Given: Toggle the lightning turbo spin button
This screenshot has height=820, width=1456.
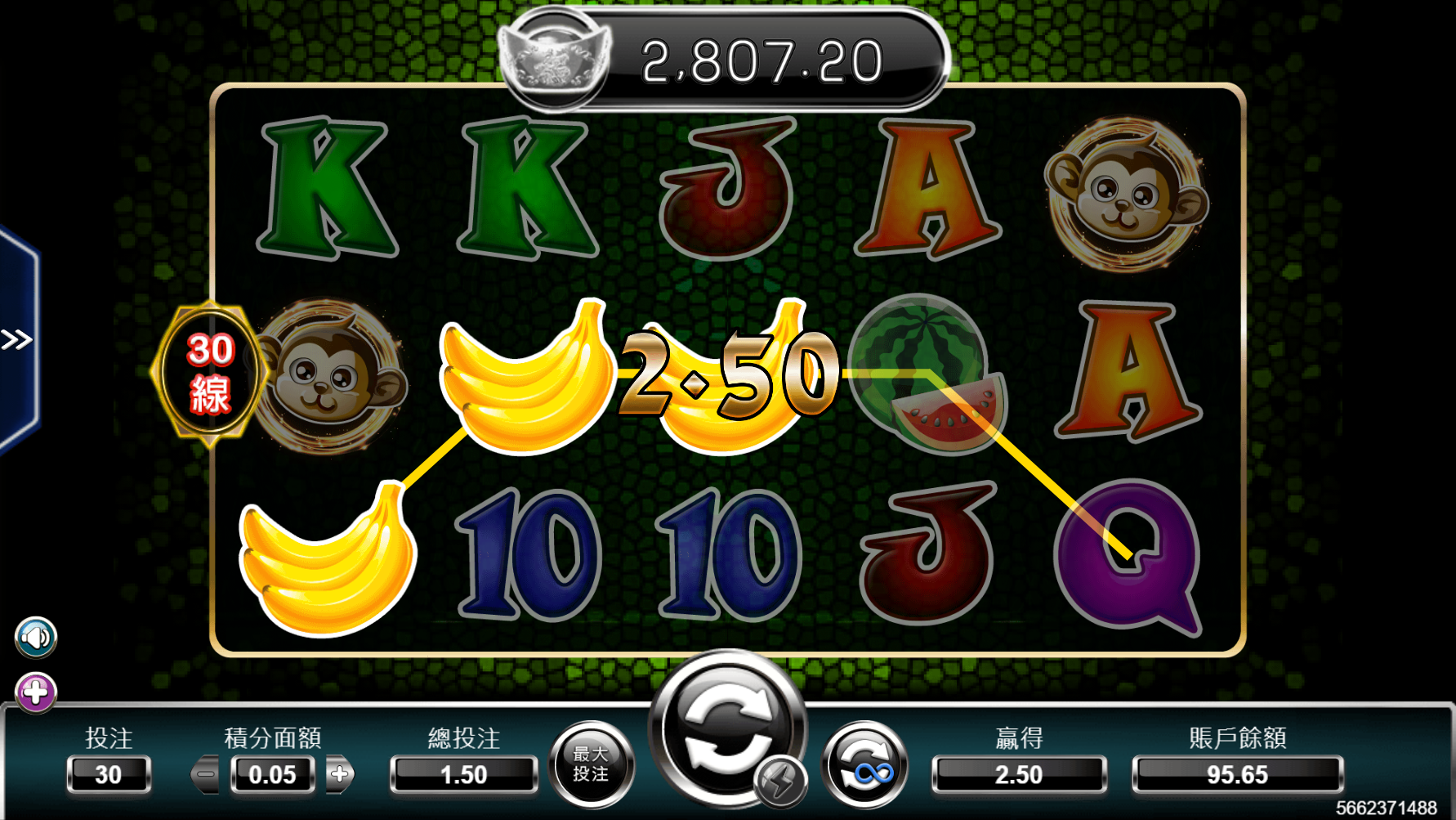Looking at the screenshot, I should click(x=779, y=782).
